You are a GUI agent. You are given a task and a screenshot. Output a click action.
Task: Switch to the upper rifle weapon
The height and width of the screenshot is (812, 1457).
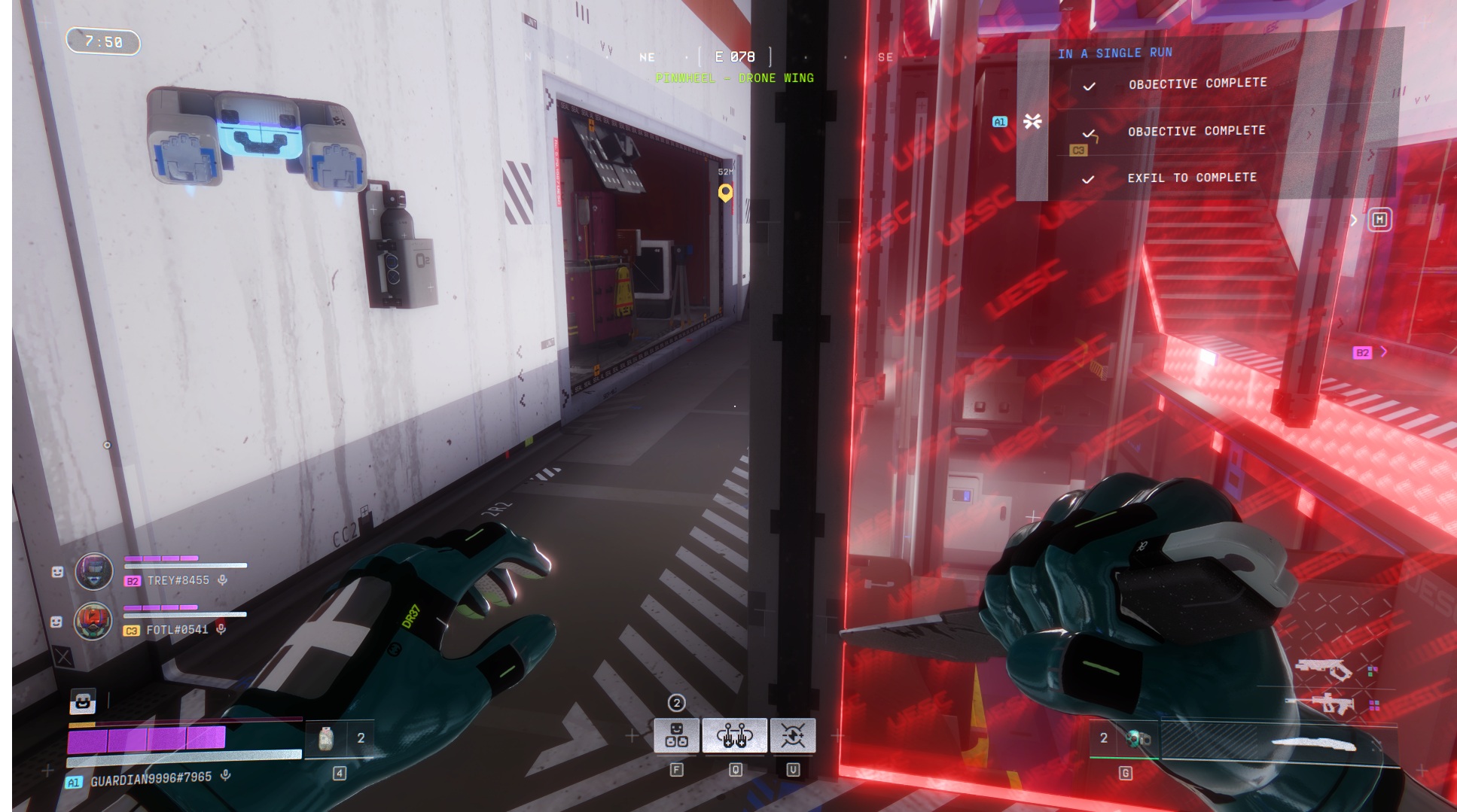pos(1324,668)
